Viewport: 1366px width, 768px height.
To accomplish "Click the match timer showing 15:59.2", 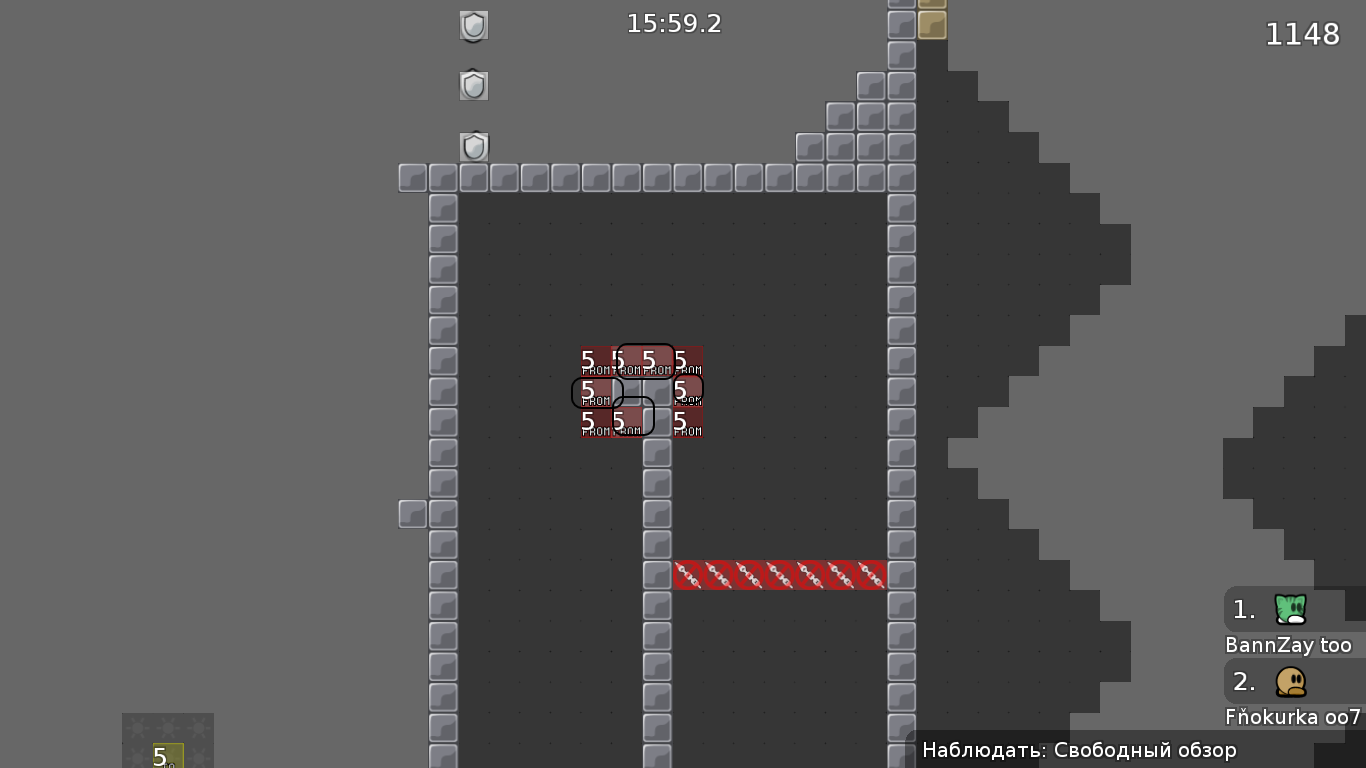I will pyautogui.click(x=672, y=24).
